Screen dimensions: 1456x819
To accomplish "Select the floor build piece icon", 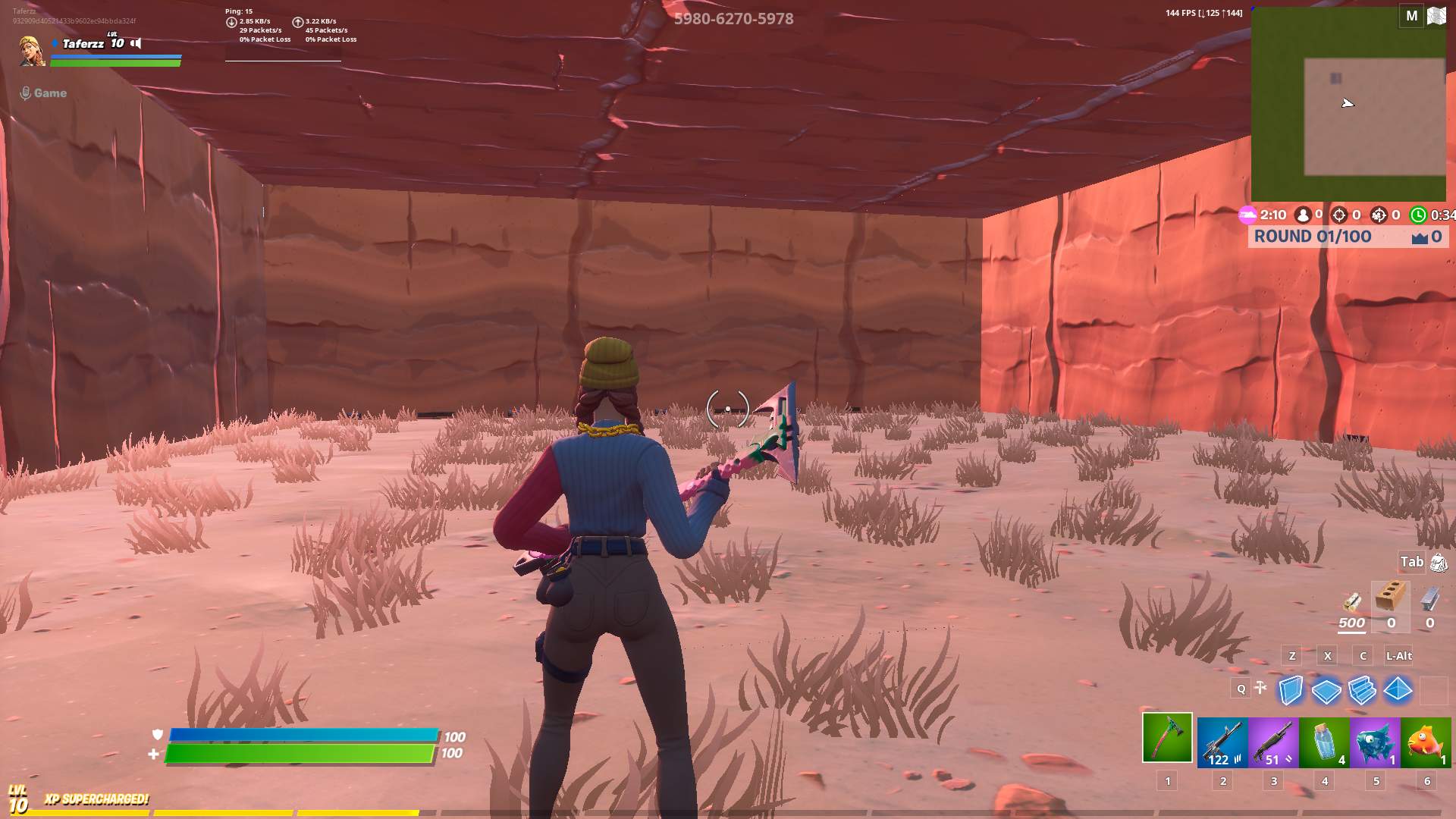I will tap(1326, 690).
